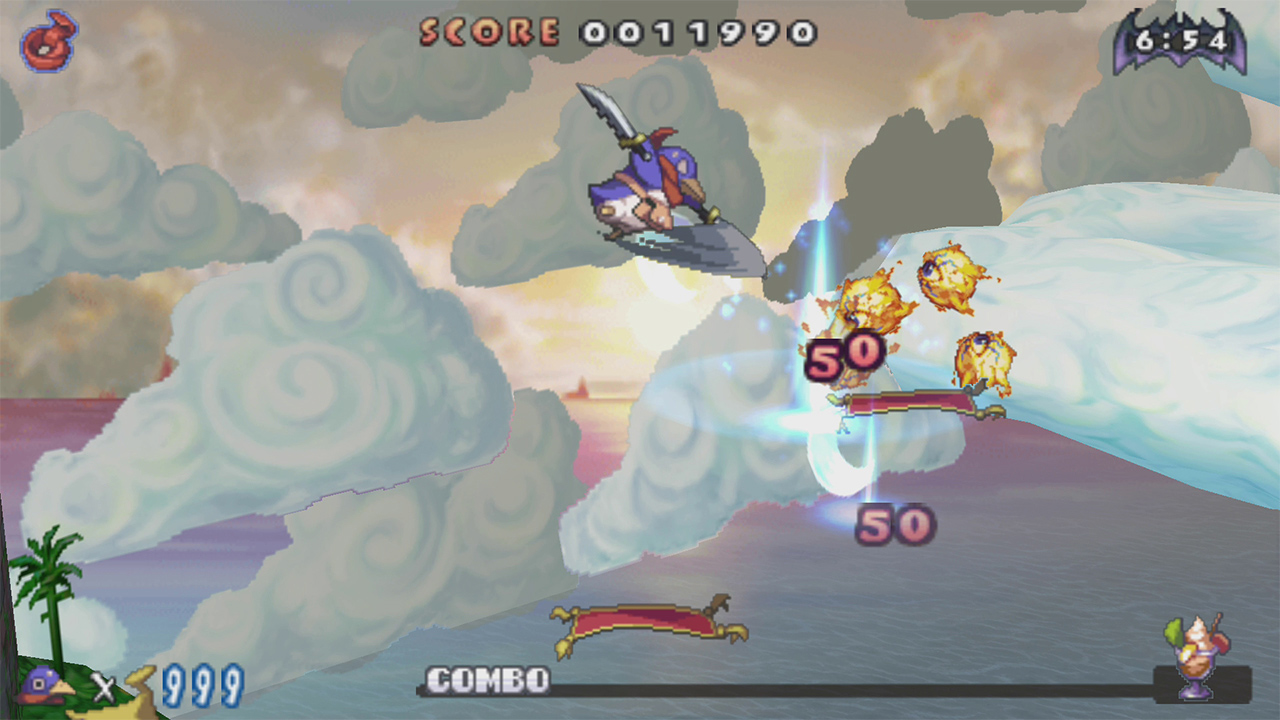Select the upper 50 damage number
Viewport: 1280px width, 720px height.
[848, 356]
